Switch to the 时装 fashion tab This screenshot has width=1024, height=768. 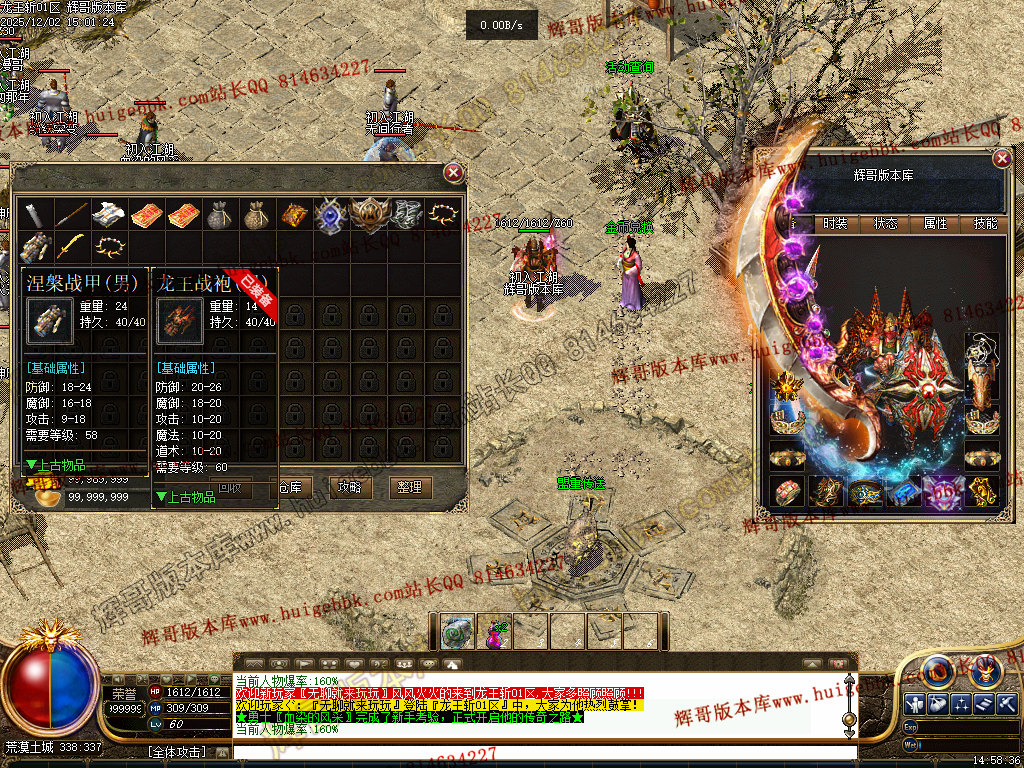click(x=835, y=224)
